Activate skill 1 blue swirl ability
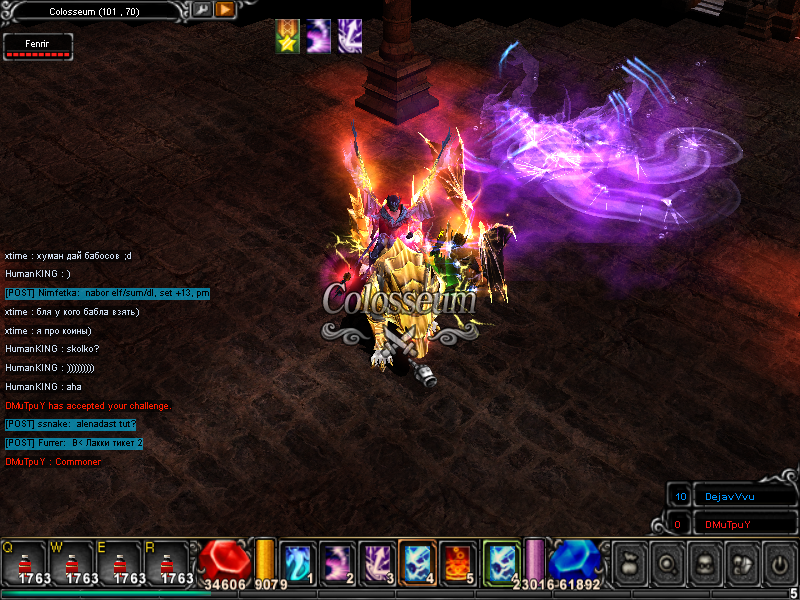Image resolution: width=800 pixels, height=600 pixels. [297, 561]
